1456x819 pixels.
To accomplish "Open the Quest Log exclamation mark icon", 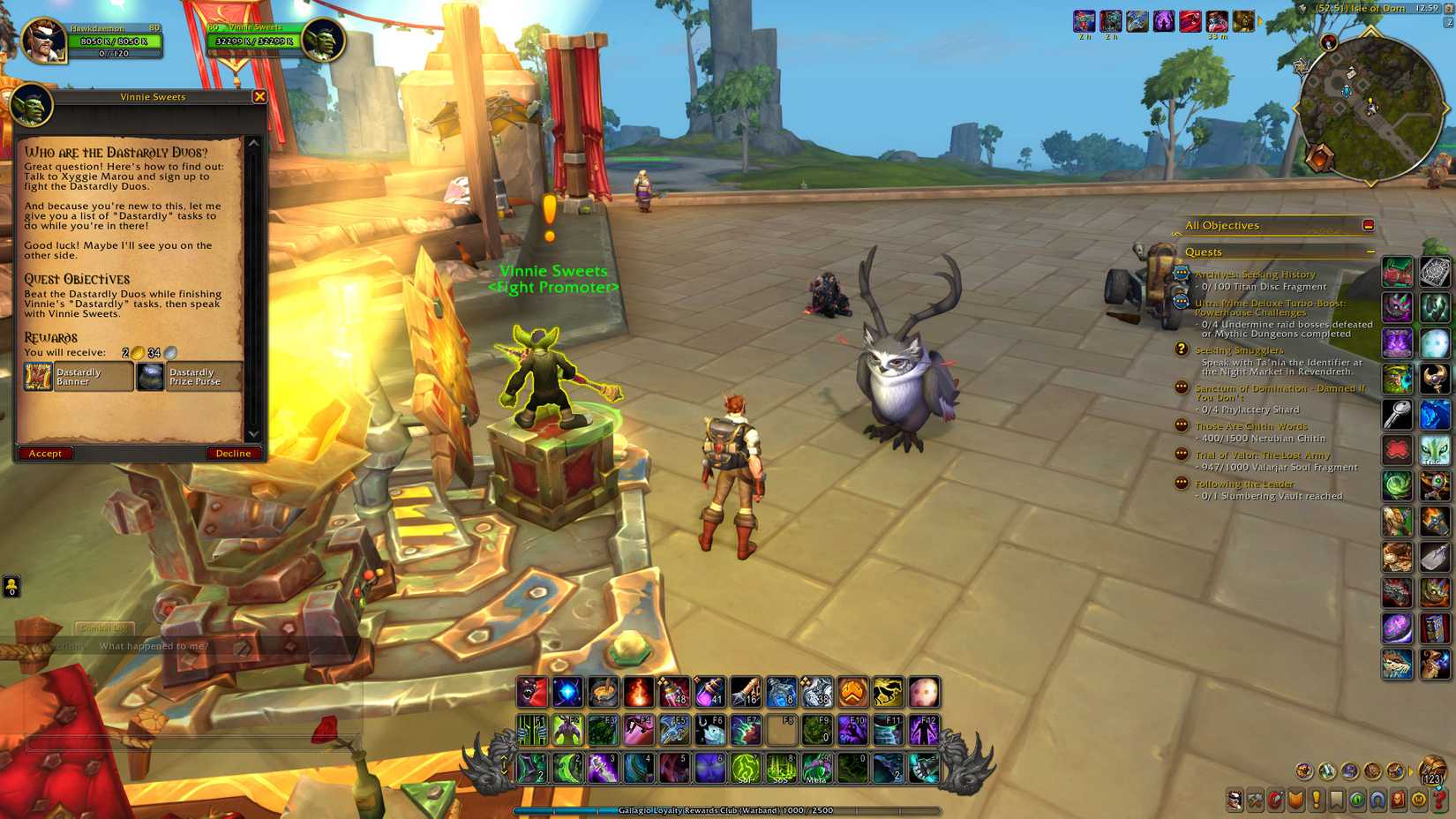I will point(1315,800).
